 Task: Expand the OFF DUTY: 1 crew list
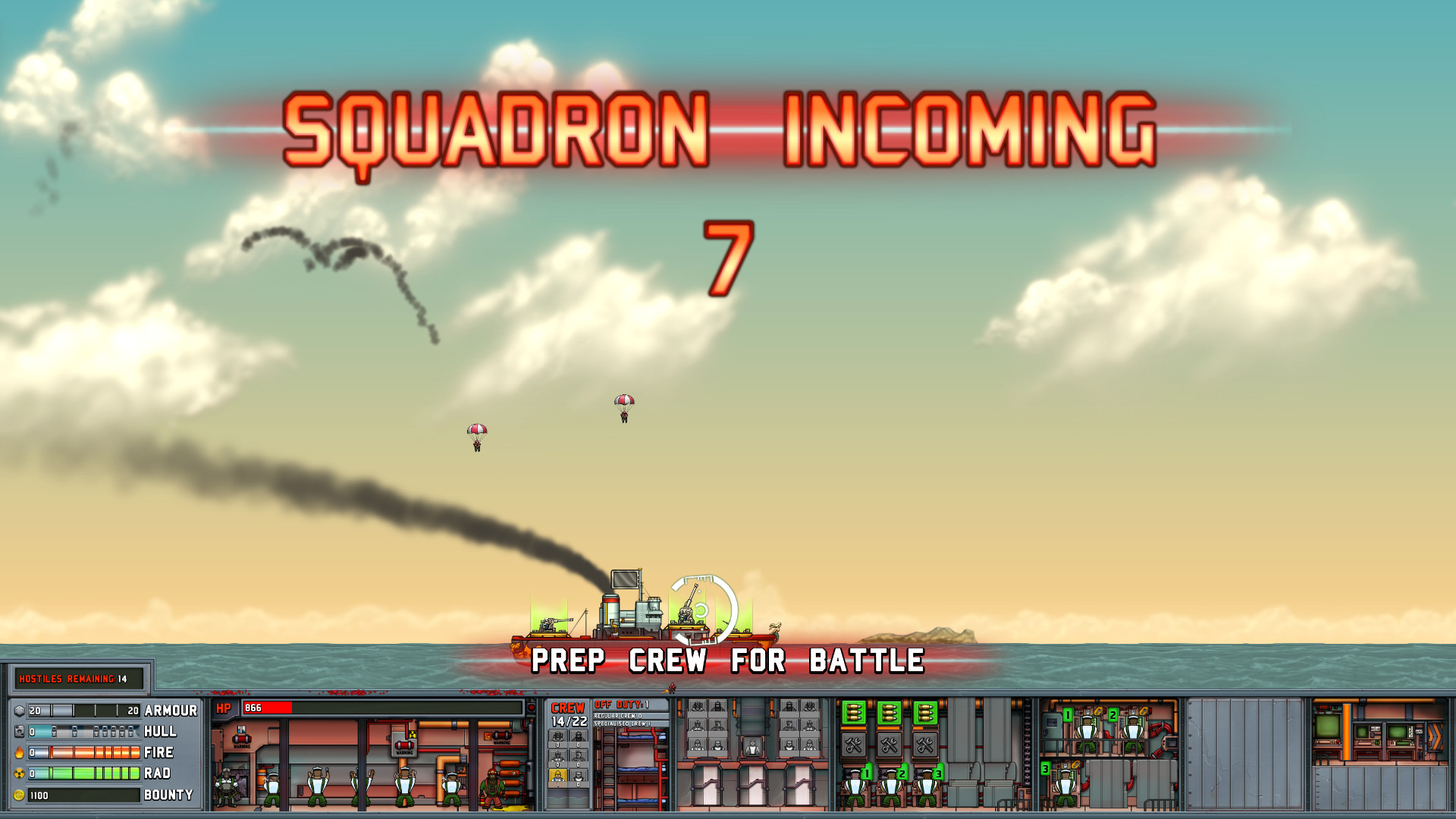pos(621,704)
